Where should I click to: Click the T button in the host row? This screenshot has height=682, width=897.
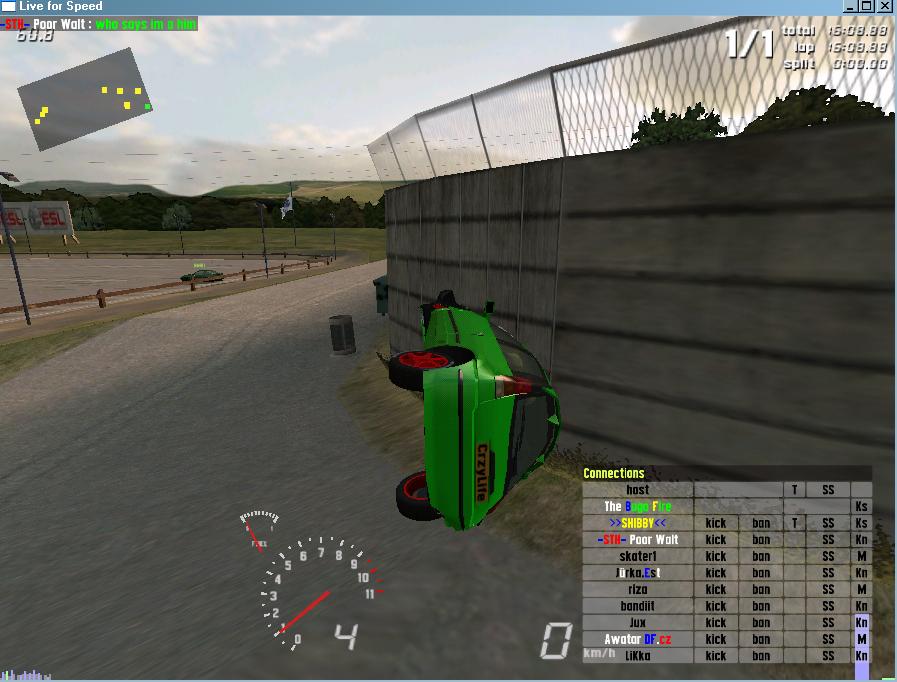[x=795, y=490]
